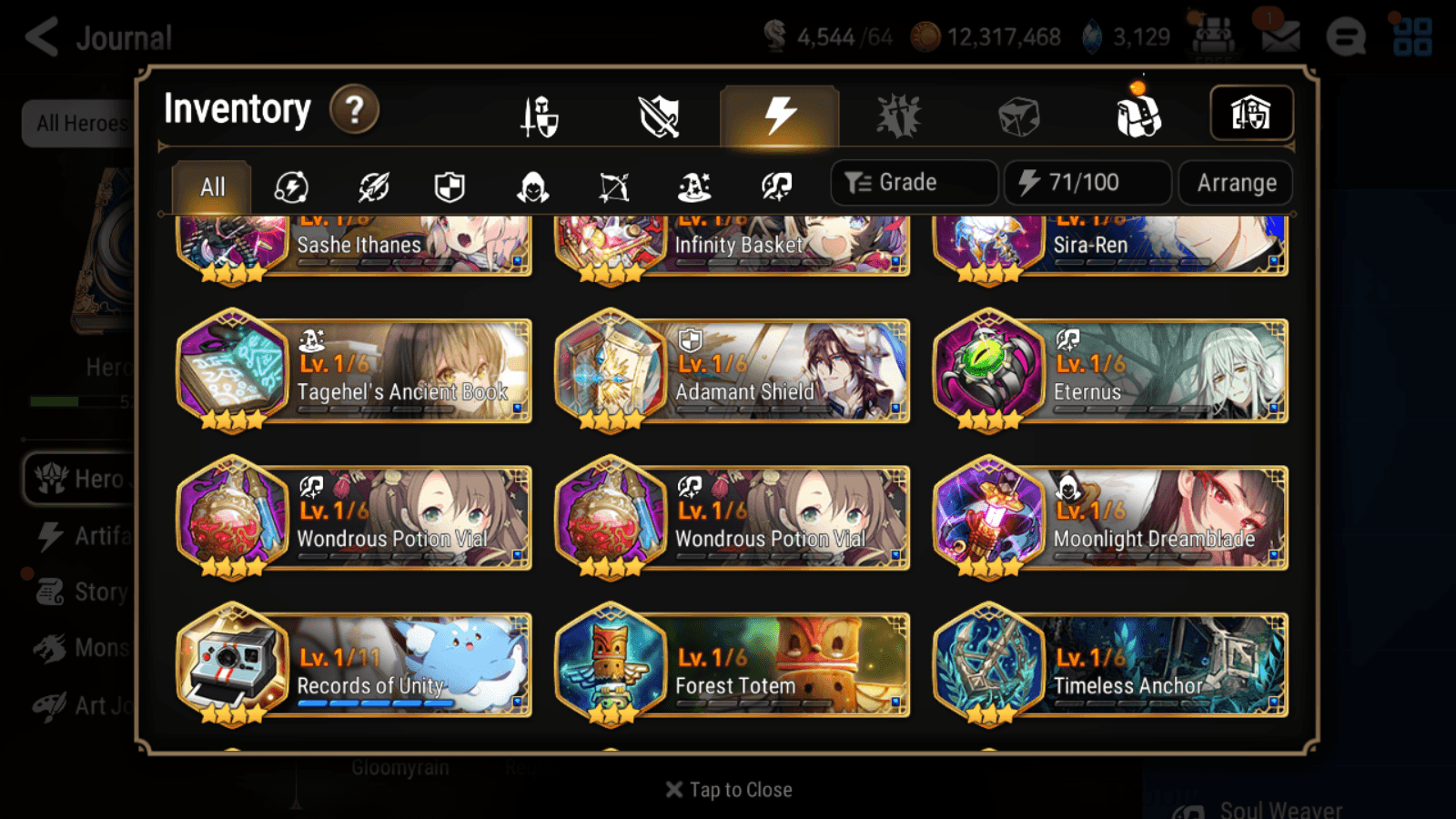Tap to Close the inventory
This screenshot has width=1456, height=819.
[728, 789]
